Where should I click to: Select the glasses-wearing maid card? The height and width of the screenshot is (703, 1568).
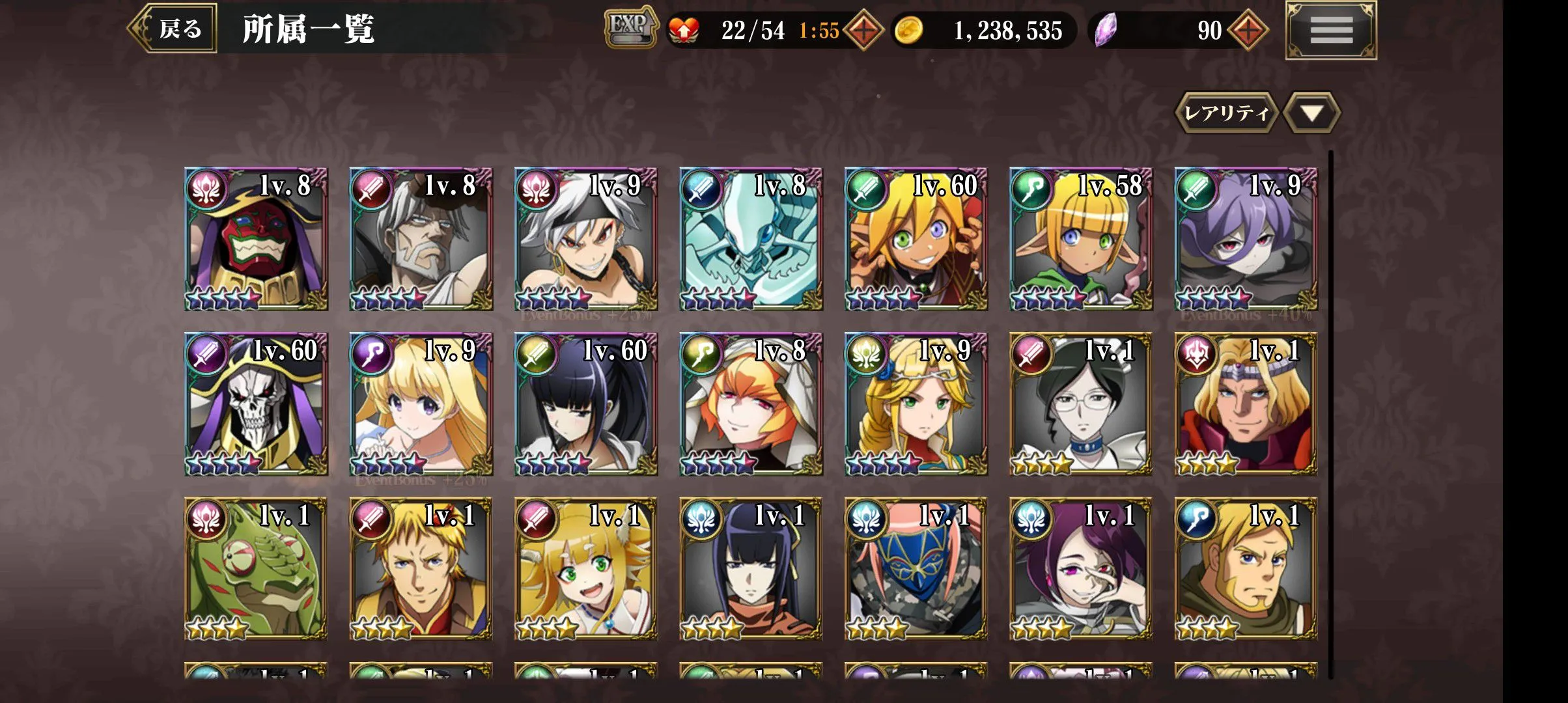coord(1081,404)
